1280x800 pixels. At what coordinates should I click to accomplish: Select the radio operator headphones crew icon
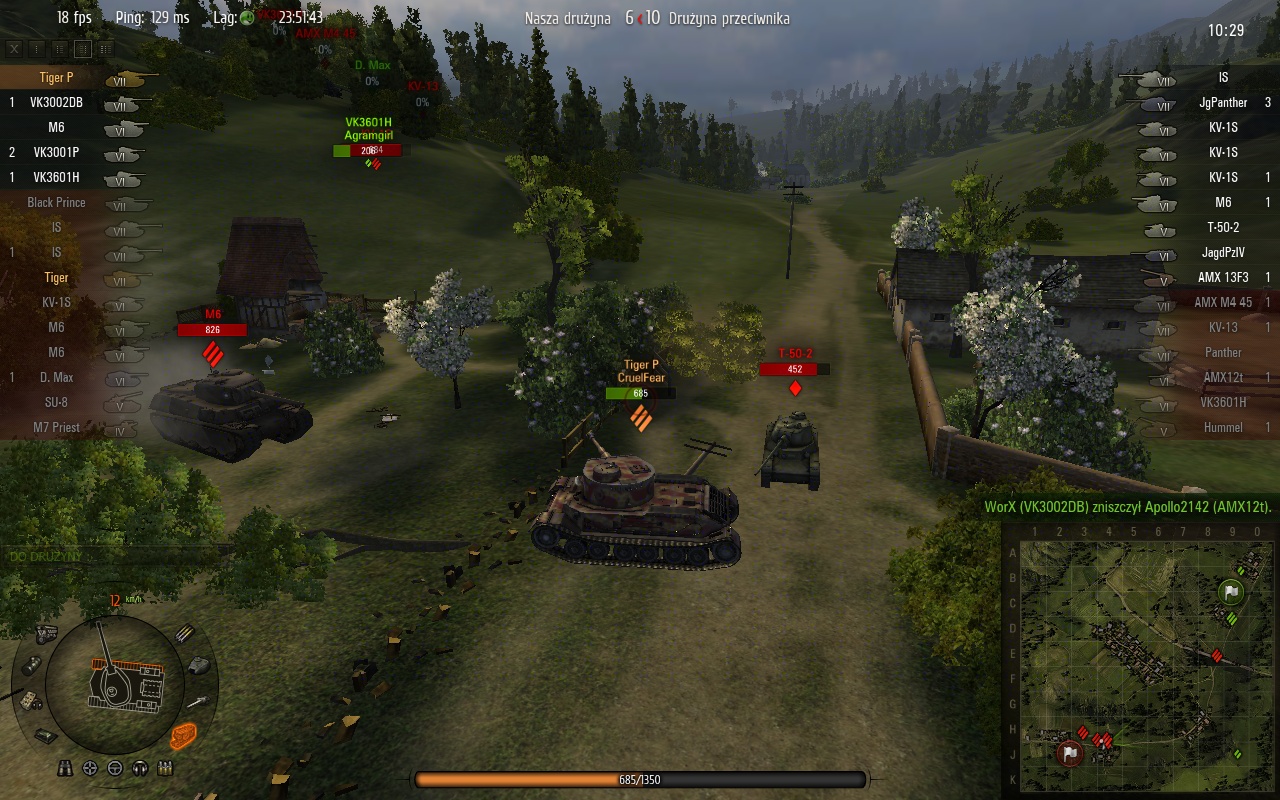click(x=140, y=768)
